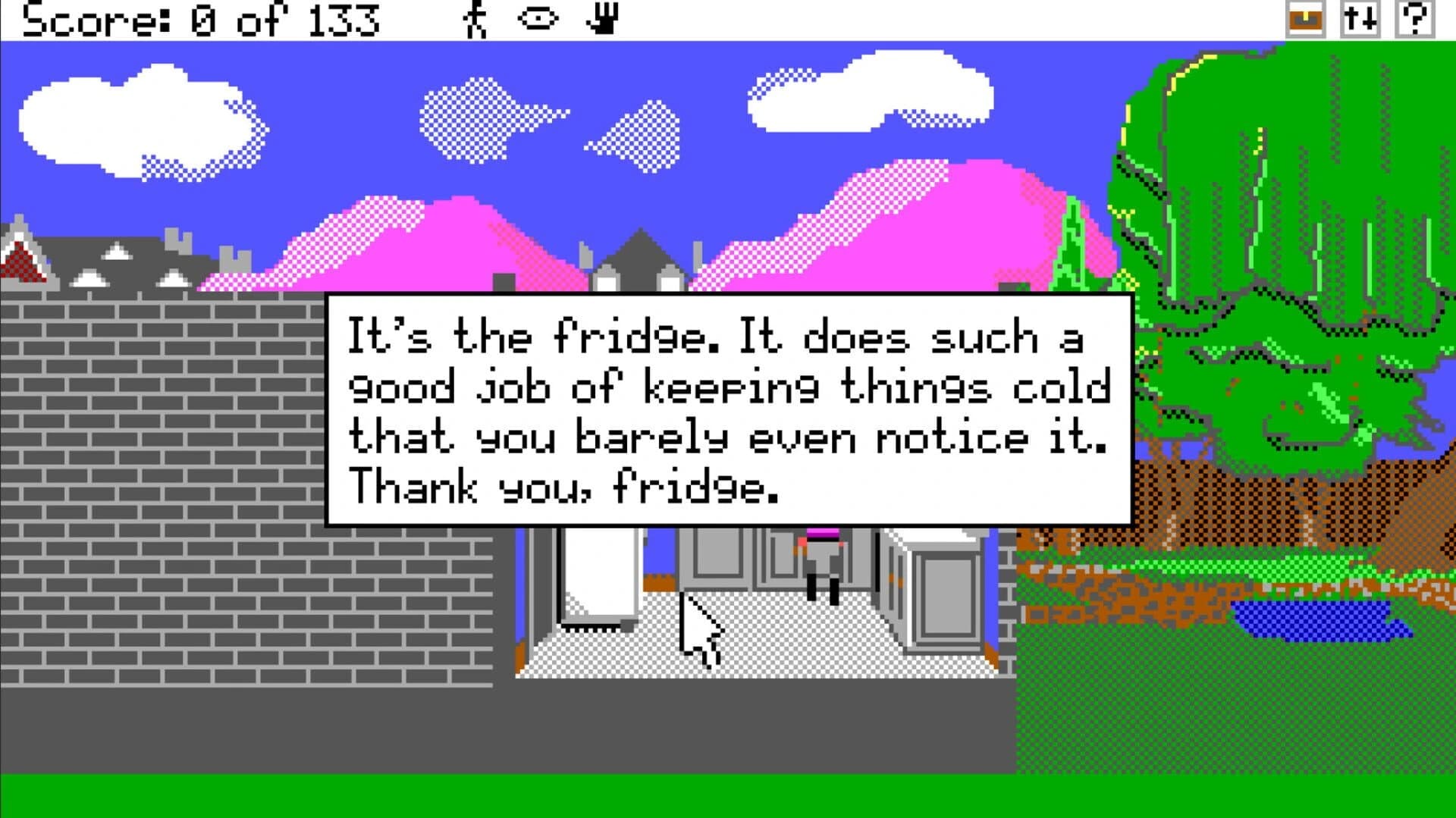Select the Walk action icon
The image size is (1456, 818).
coord(475,19)
